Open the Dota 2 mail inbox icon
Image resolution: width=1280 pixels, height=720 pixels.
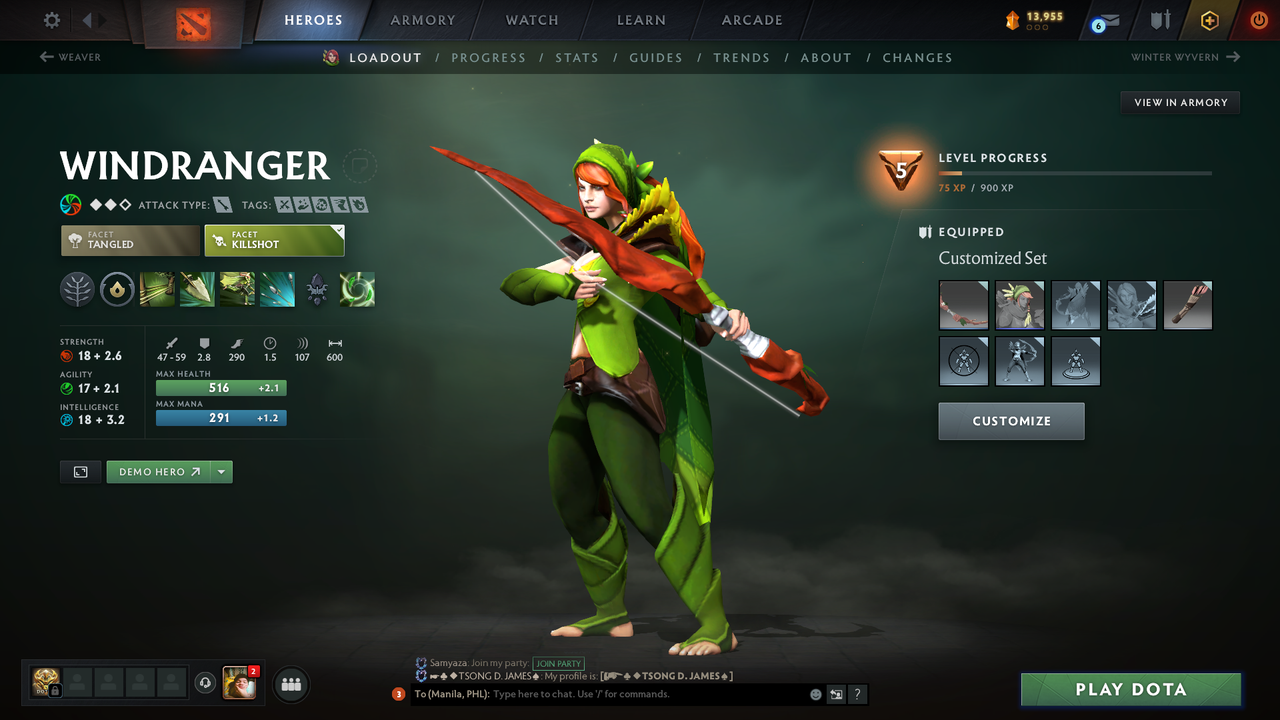point(1103,19)
